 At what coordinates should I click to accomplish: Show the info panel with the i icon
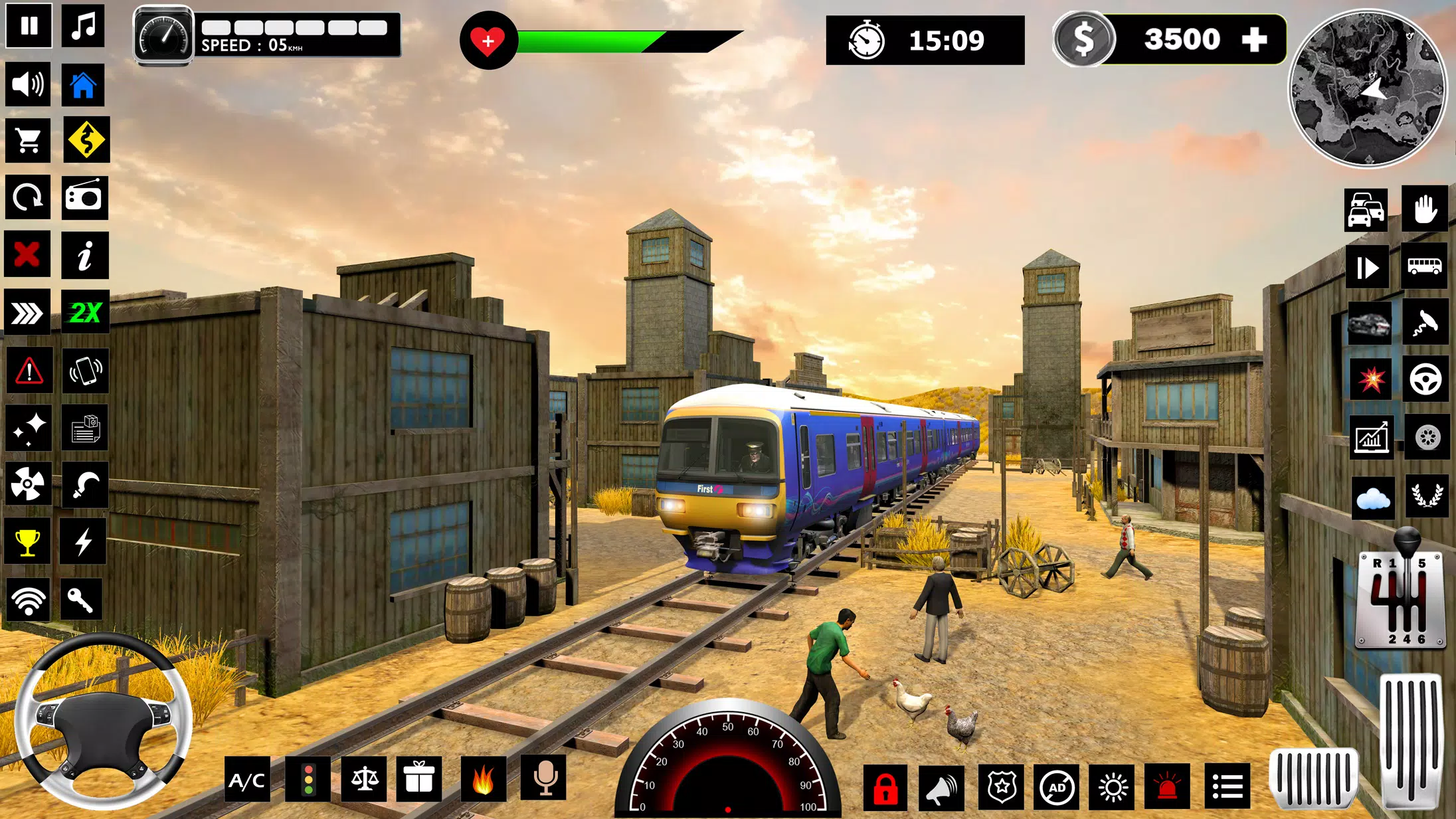(x=84, y=255)
